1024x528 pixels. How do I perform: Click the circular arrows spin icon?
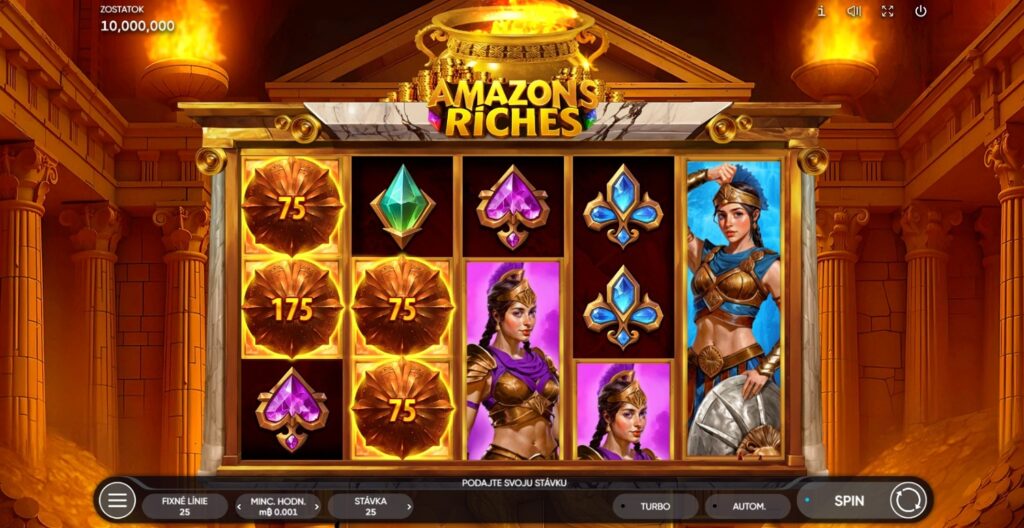pyautogui.click(x=907, y=500)
